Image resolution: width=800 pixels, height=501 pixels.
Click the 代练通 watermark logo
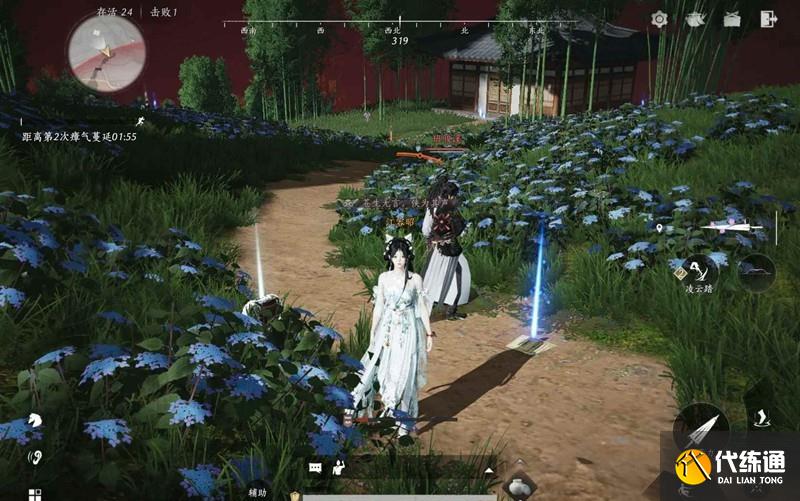tap(728, 466)
